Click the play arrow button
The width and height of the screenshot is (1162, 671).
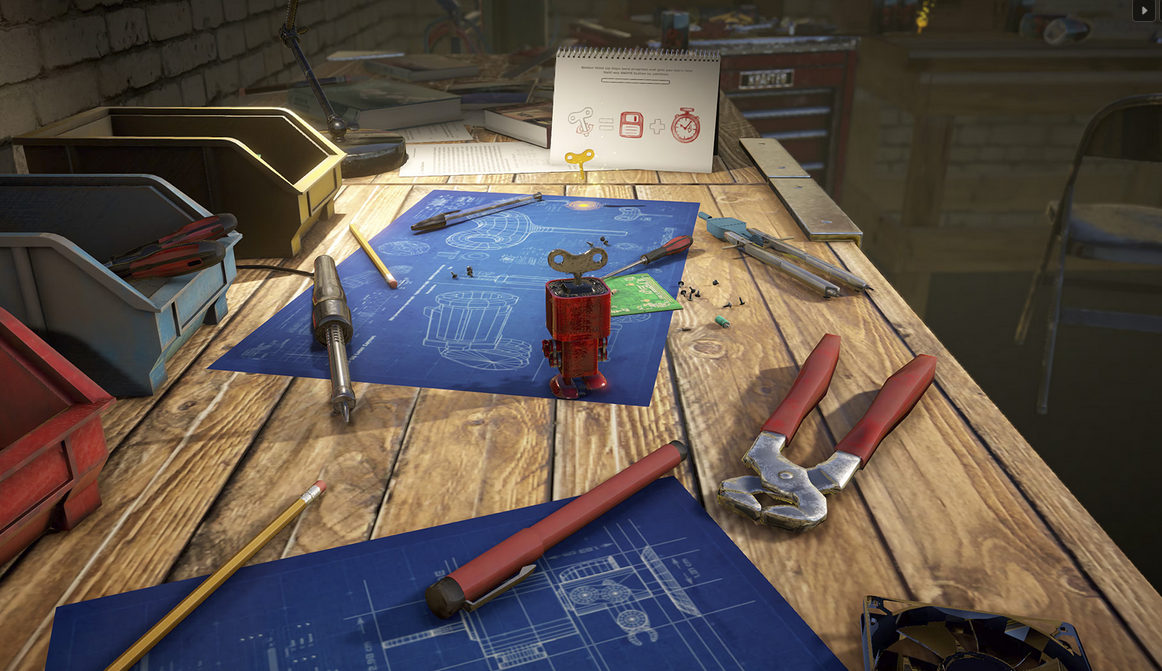[1143, 10]
